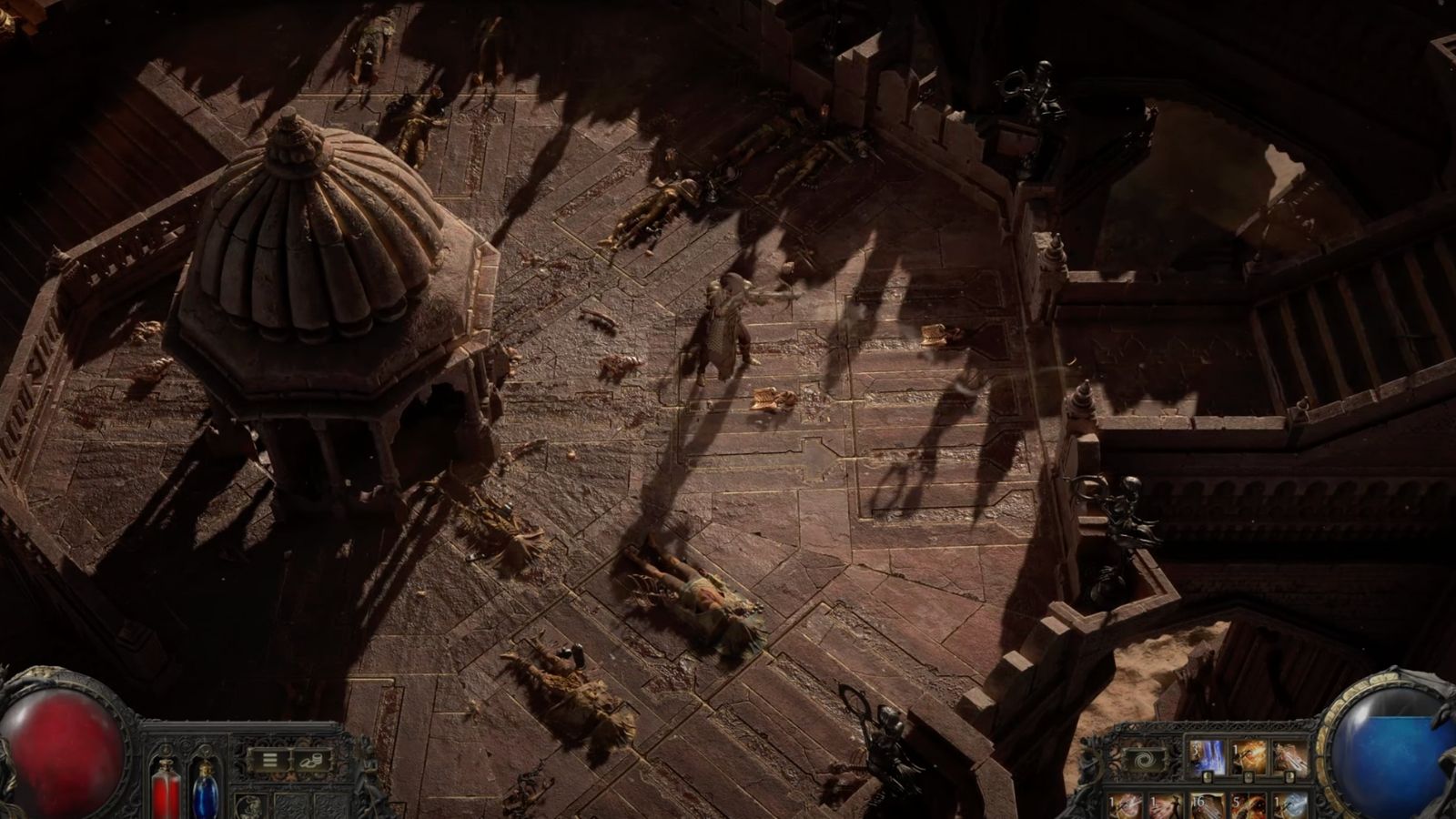
Task: Click the marker beneath the fire skill slot
Action: click(x=1249, y=777)
